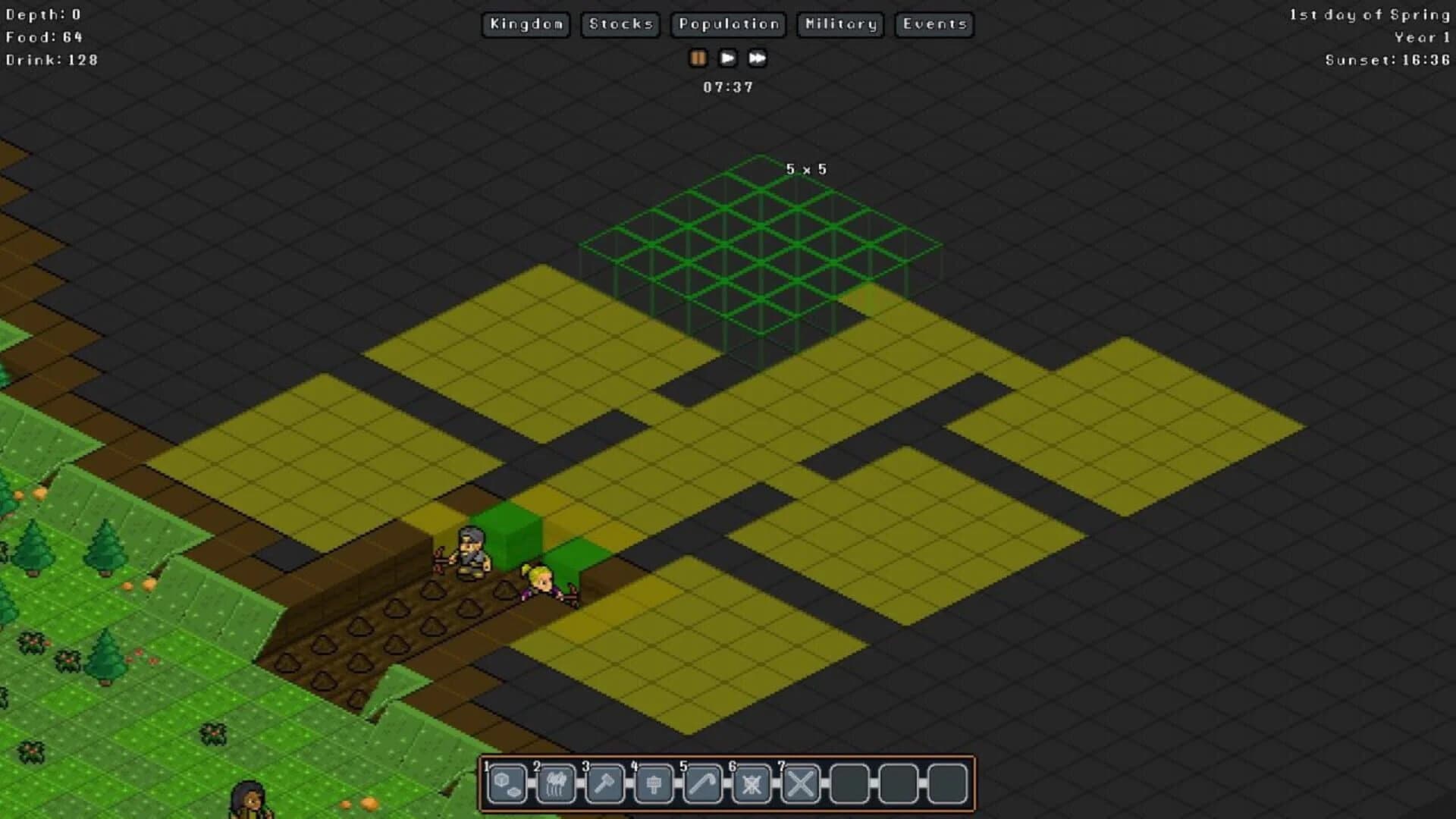Click the 07:37 clock display
Viewport: 1456px width, 819px height.
[x=727, y=86]
